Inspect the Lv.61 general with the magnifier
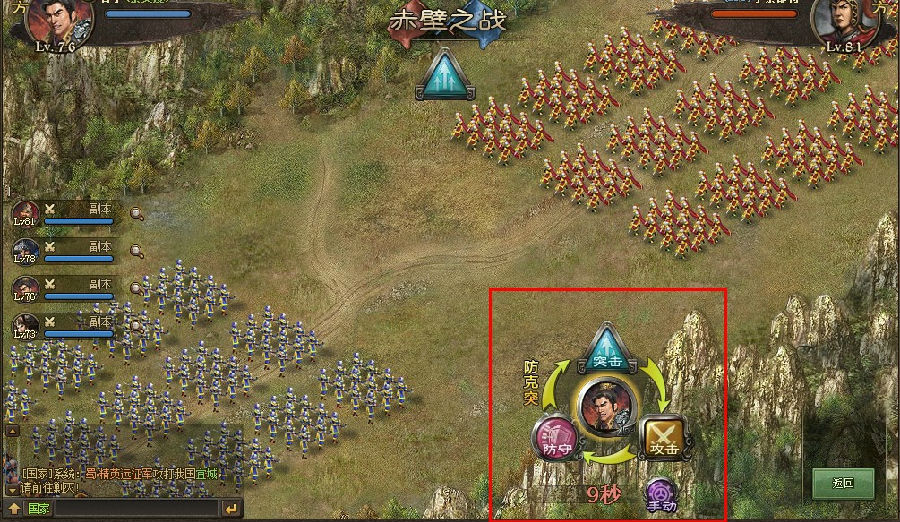The height and width of the screenshot is (522, 900). 136,212
